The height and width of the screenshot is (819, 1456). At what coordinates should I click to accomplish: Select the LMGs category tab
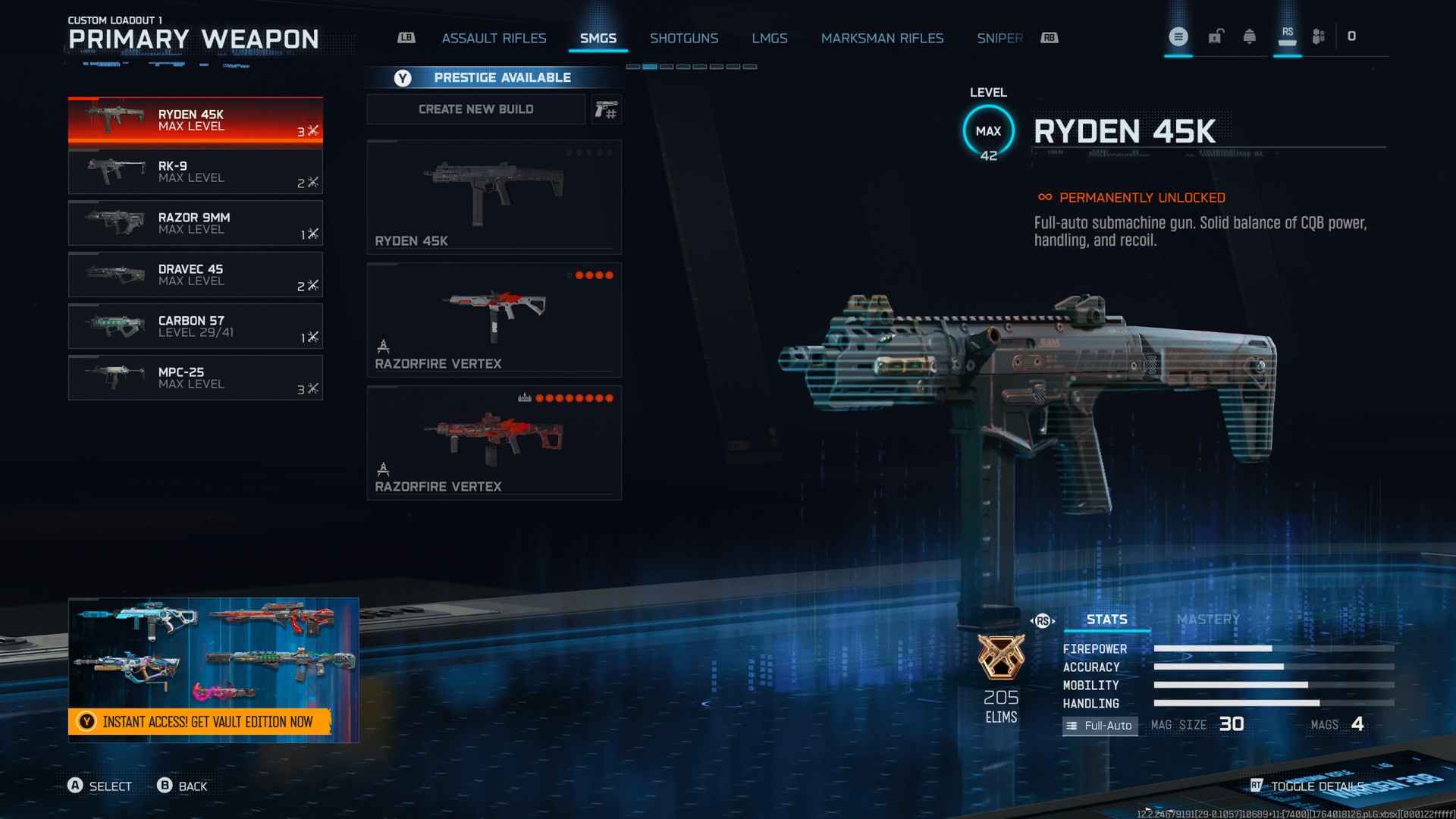pyautogui.click(x=769, y=38)
